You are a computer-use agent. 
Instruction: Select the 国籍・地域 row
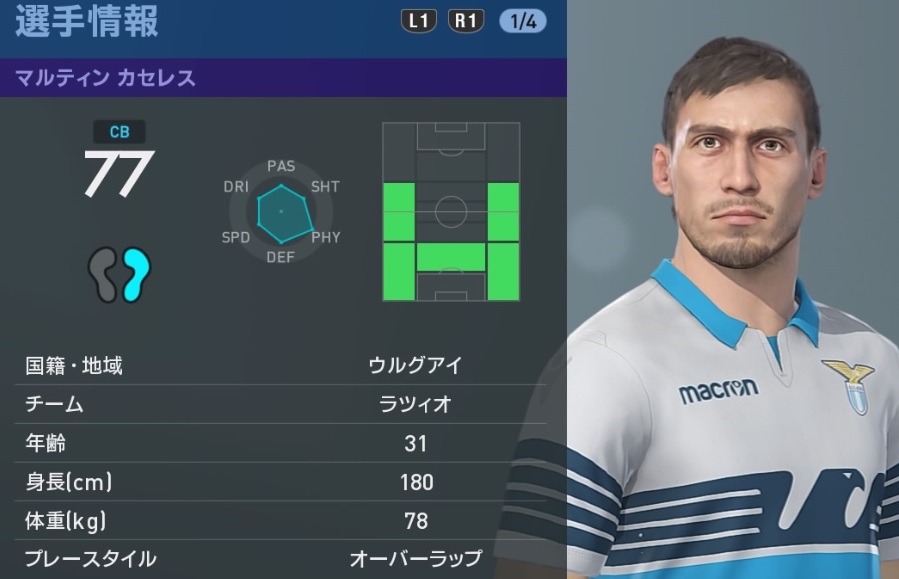click(283, 366)
